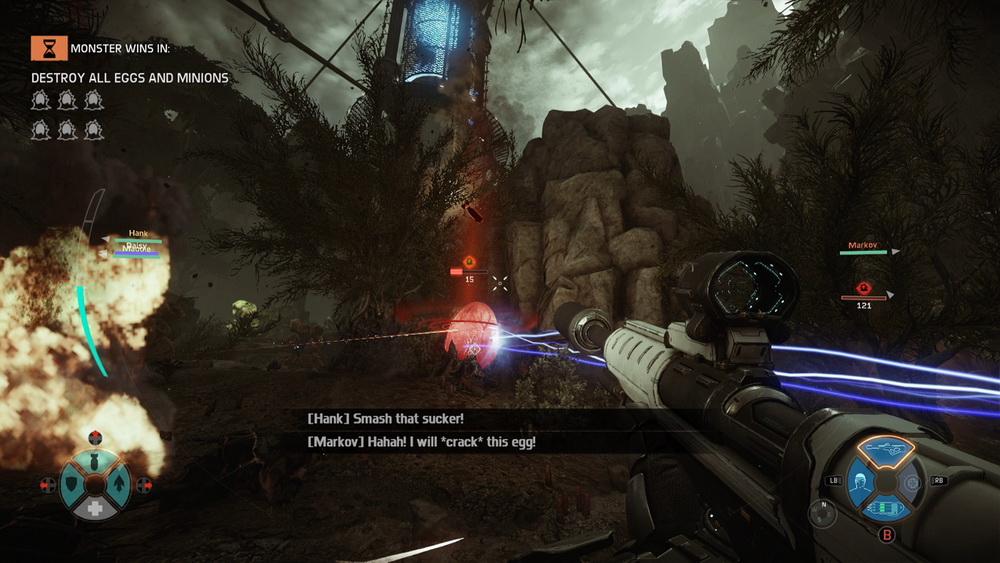Choose the shield segment of the wheel
This screenshot has height=563, width=1000.
coord(71,485)
